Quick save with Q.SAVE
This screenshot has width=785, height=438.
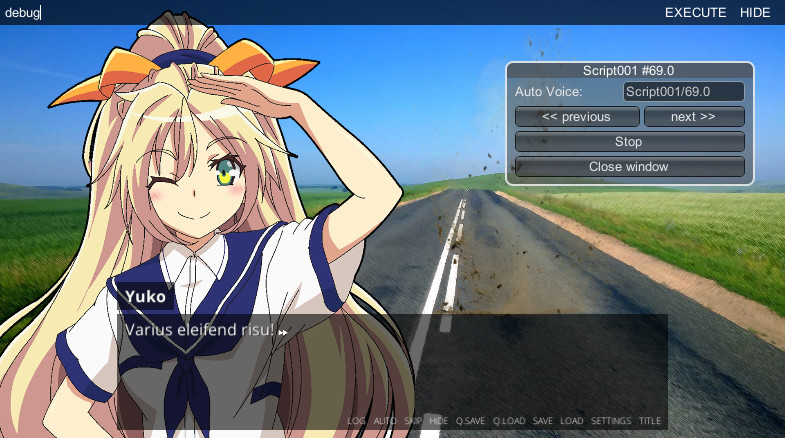(x=469, y=421)
